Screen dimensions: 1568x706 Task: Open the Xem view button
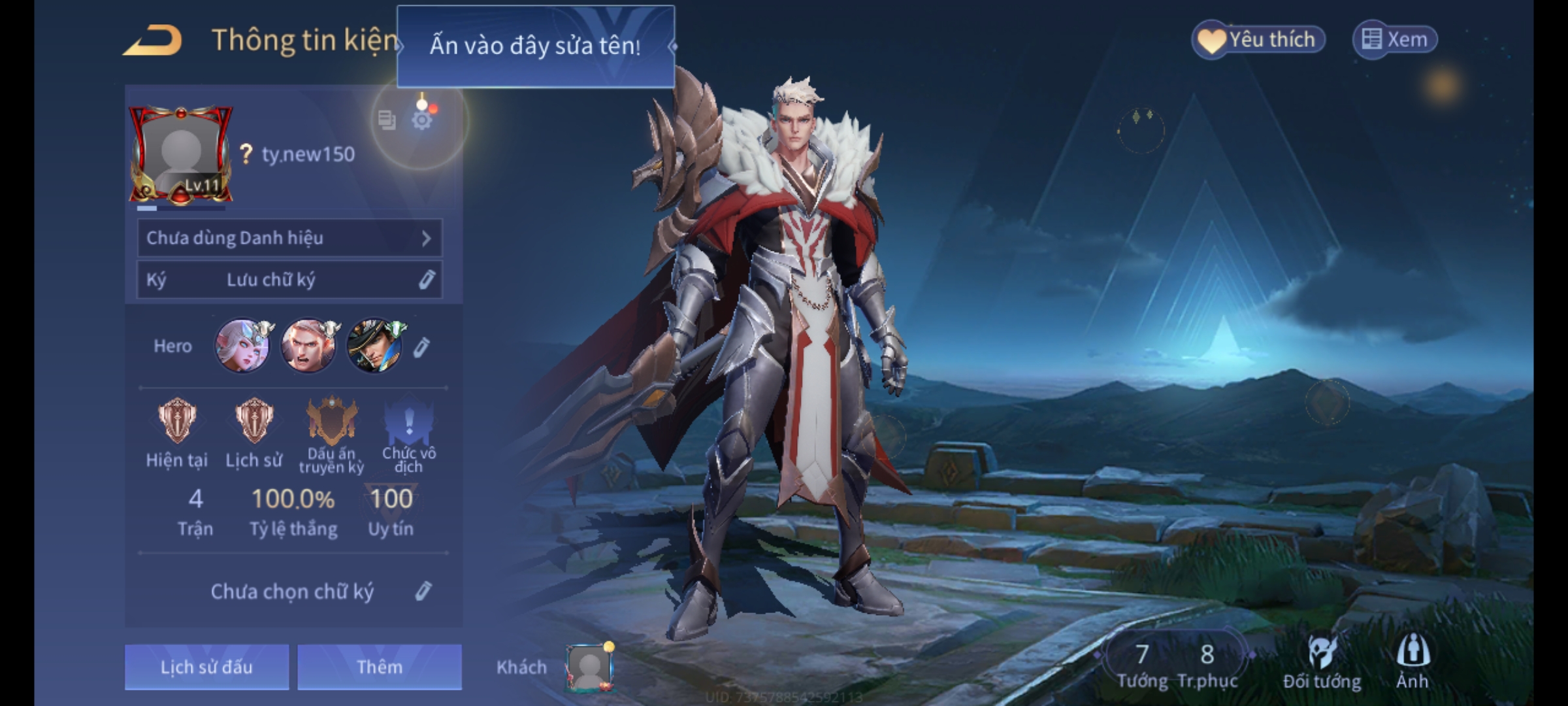click(1395, 40)
